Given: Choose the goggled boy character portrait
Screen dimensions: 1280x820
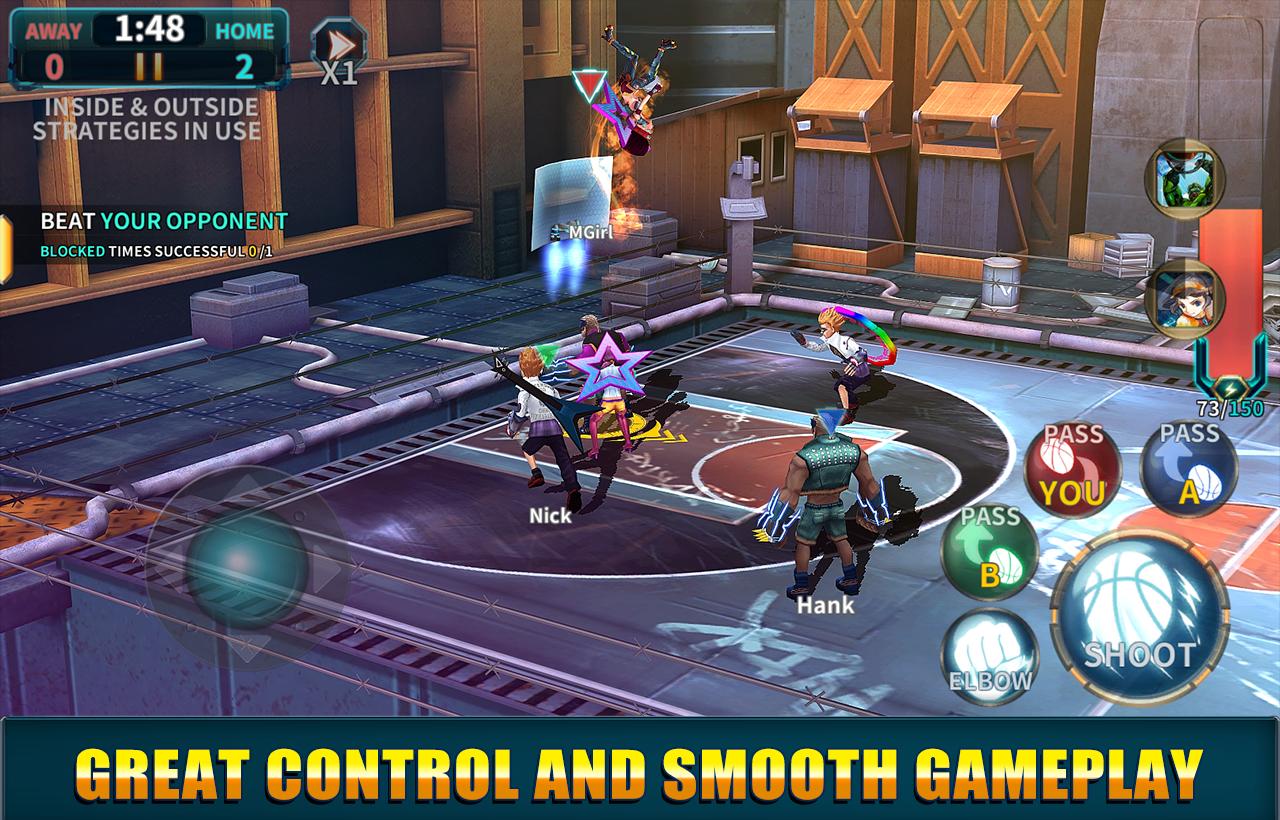Looking at the screenshot, I should (1184, 299).
